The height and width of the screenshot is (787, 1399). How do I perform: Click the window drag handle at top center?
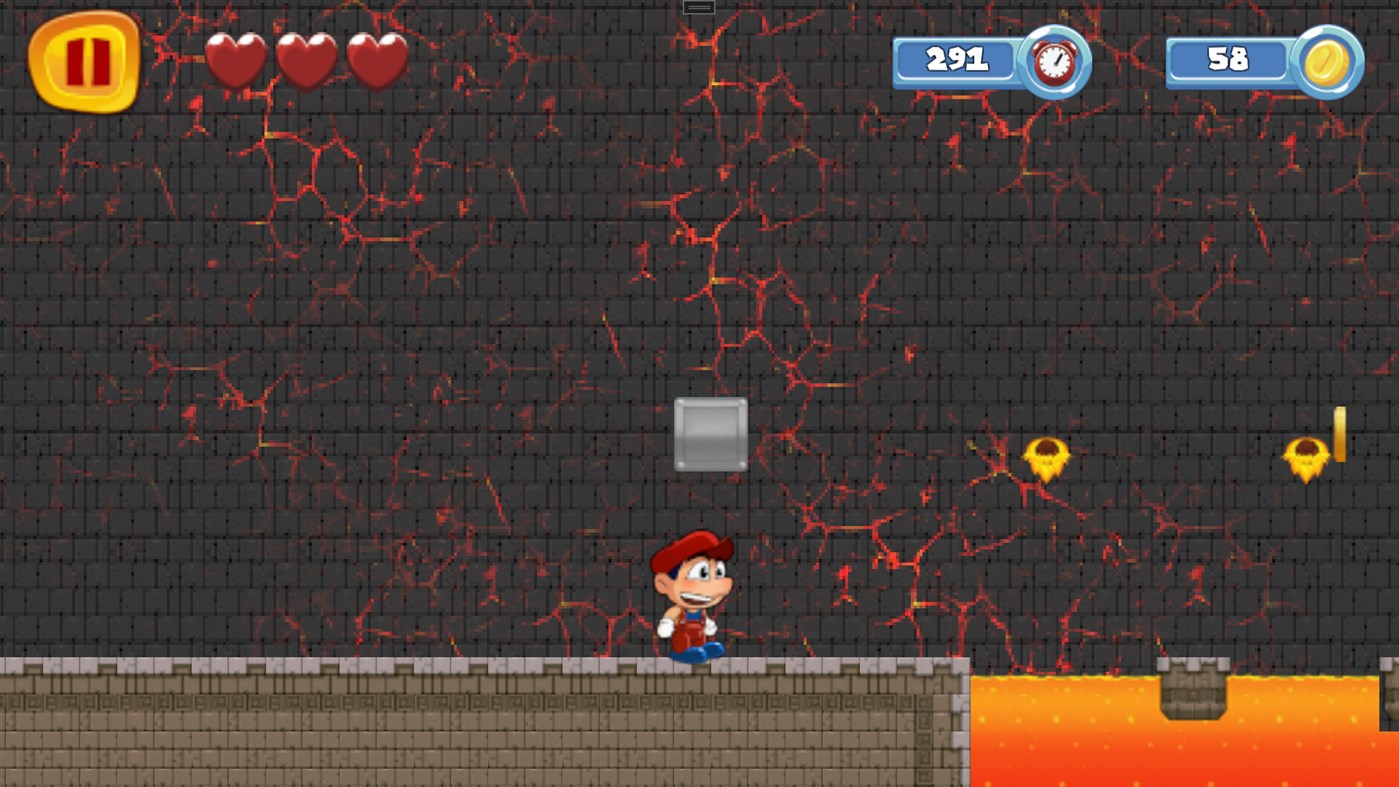point(697,6)
